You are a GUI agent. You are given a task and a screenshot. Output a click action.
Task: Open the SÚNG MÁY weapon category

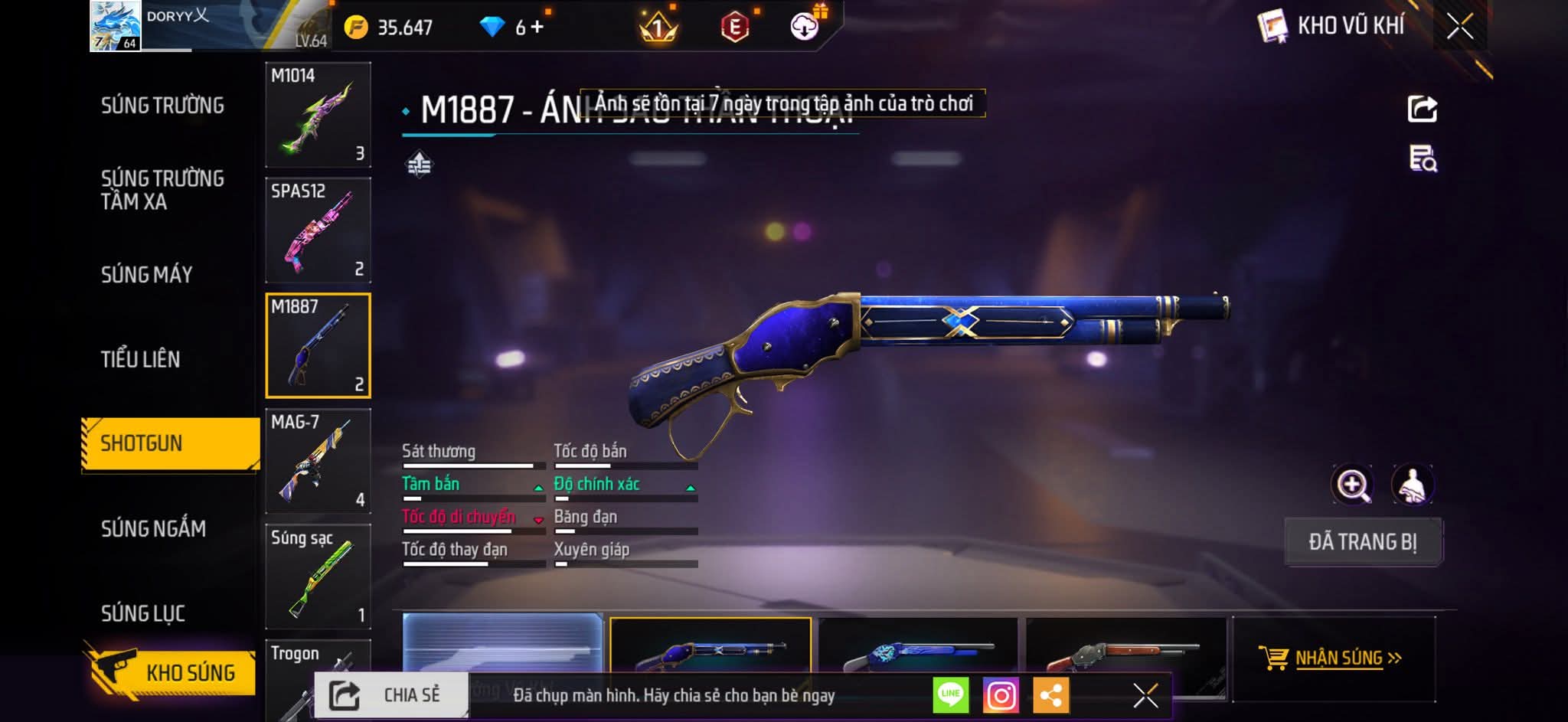(146, 275)
